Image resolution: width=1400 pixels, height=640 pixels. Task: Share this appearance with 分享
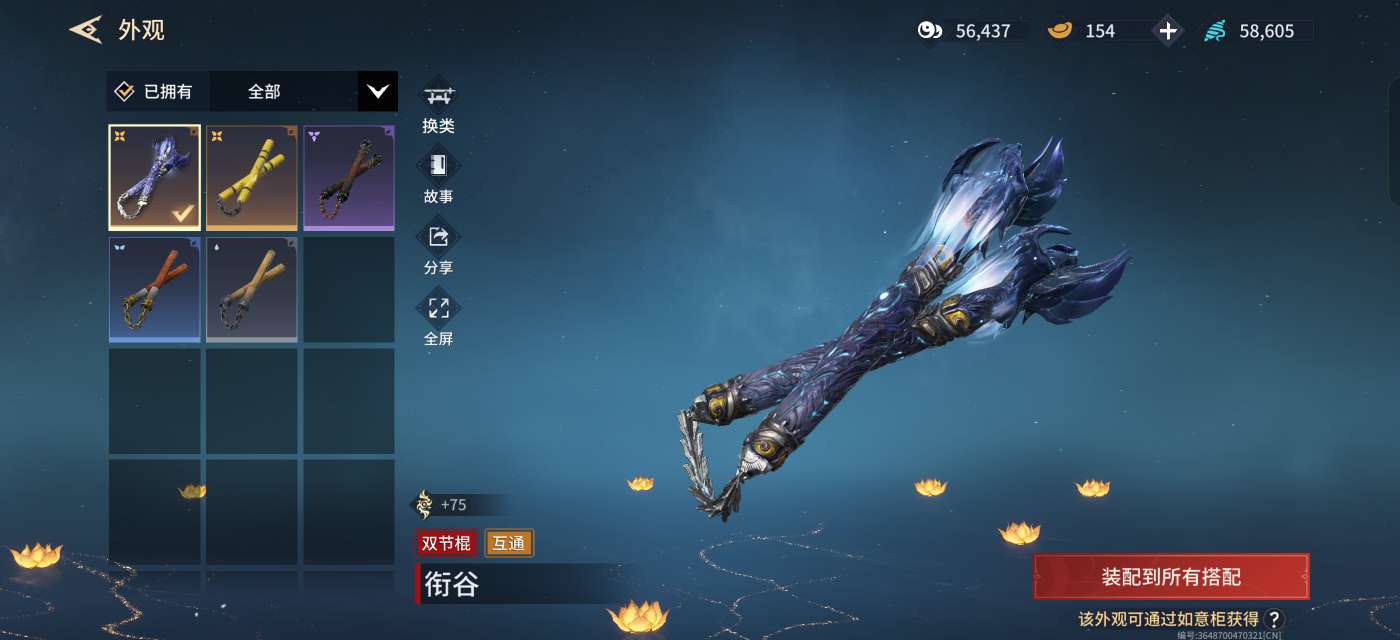438,249
